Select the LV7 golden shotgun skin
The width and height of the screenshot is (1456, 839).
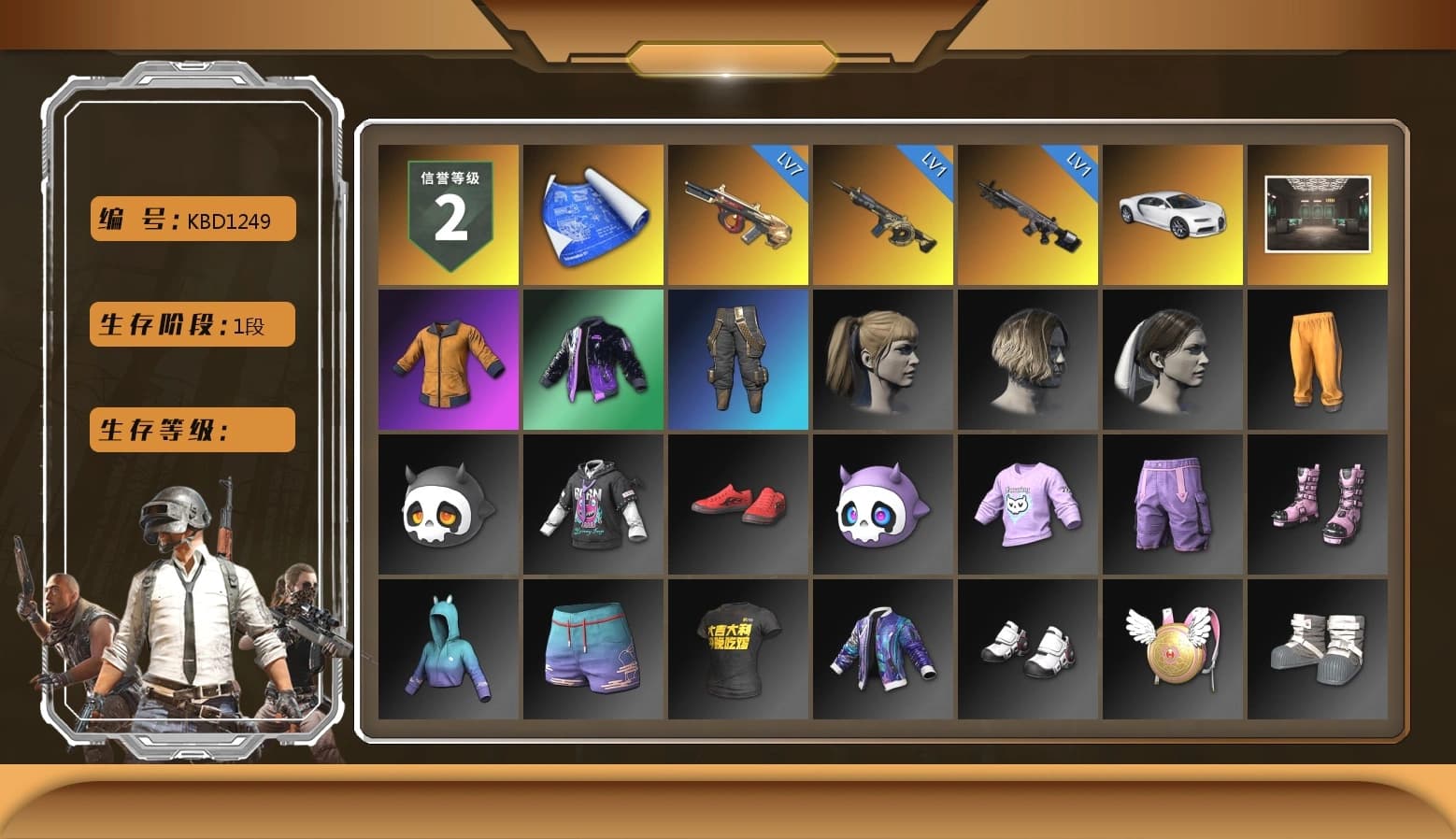pyautogui.click(x=737, y=215)
